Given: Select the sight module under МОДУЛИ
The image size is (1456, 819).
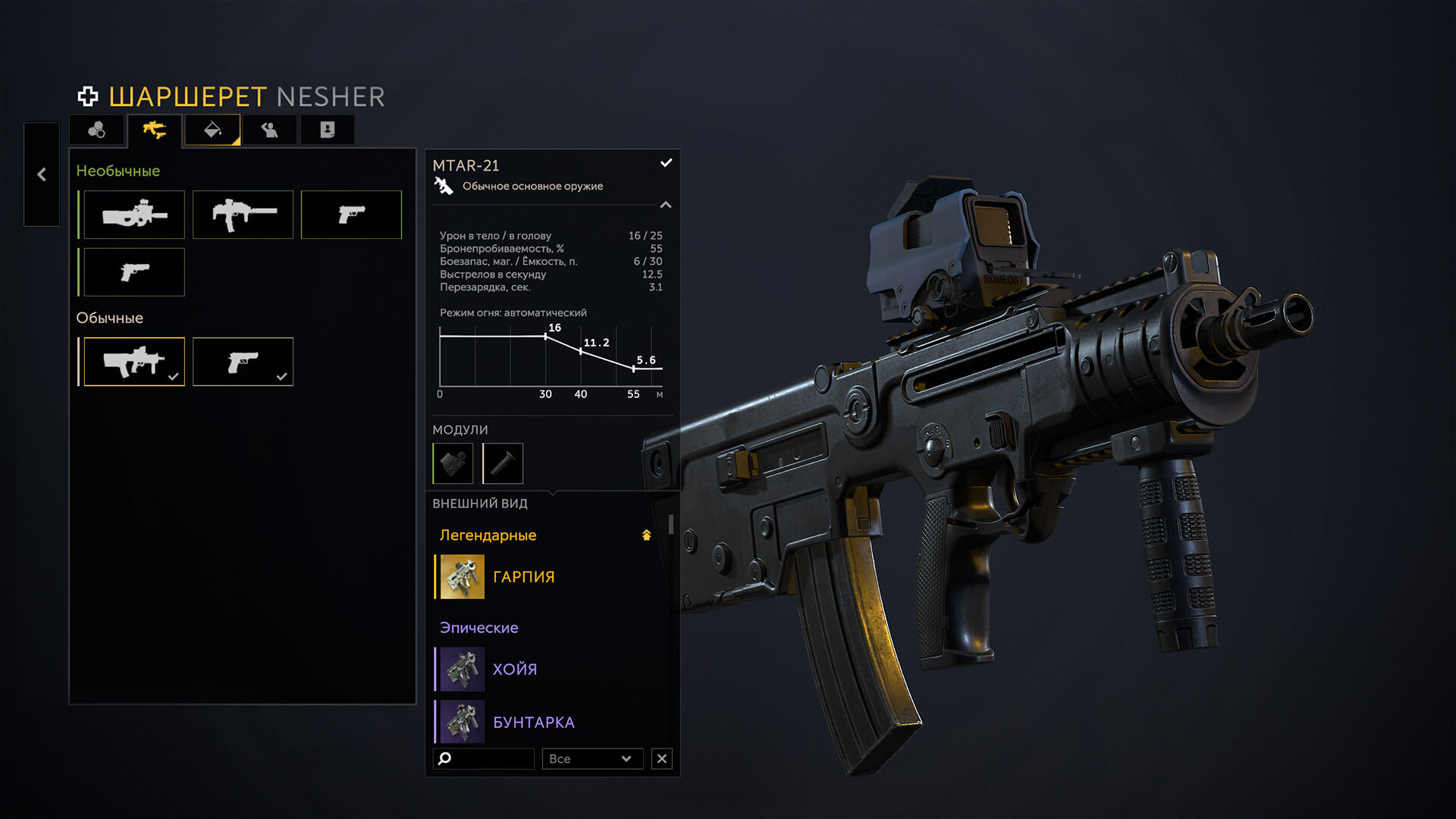Looking at the screenshot, I should coord(453,463).
